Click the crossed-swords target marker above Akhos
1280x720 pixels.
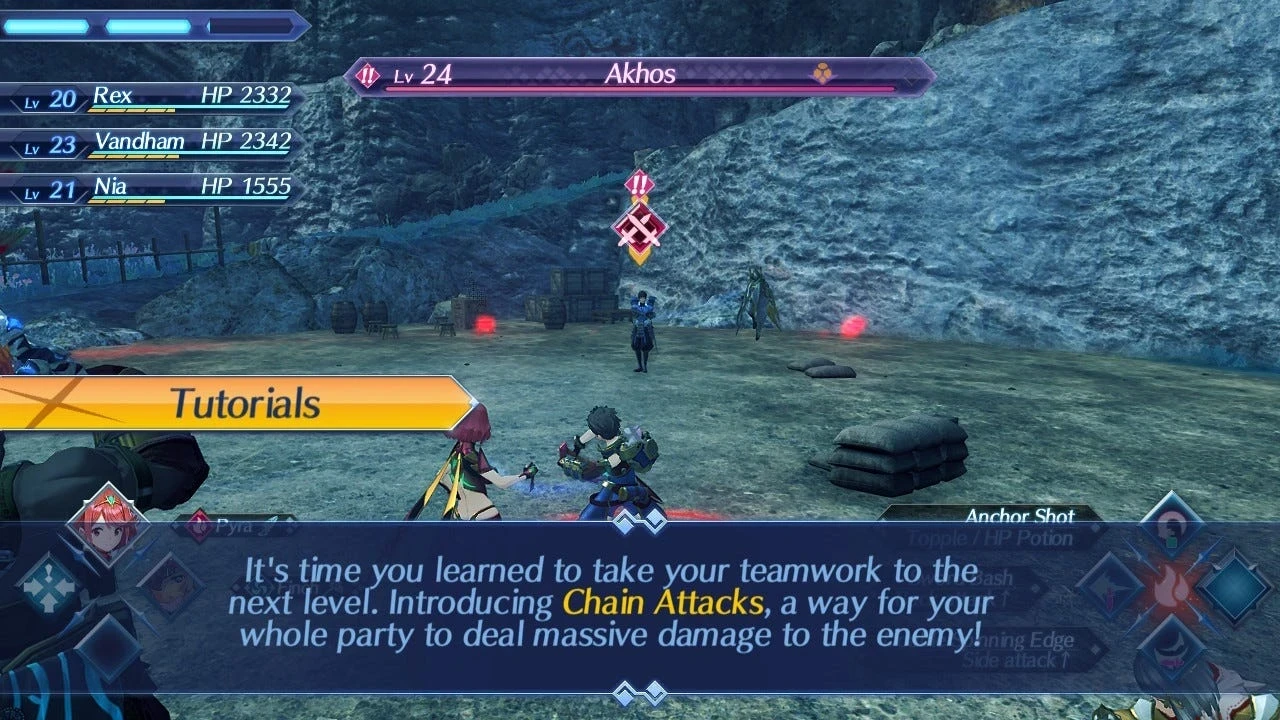coord(639,229)
